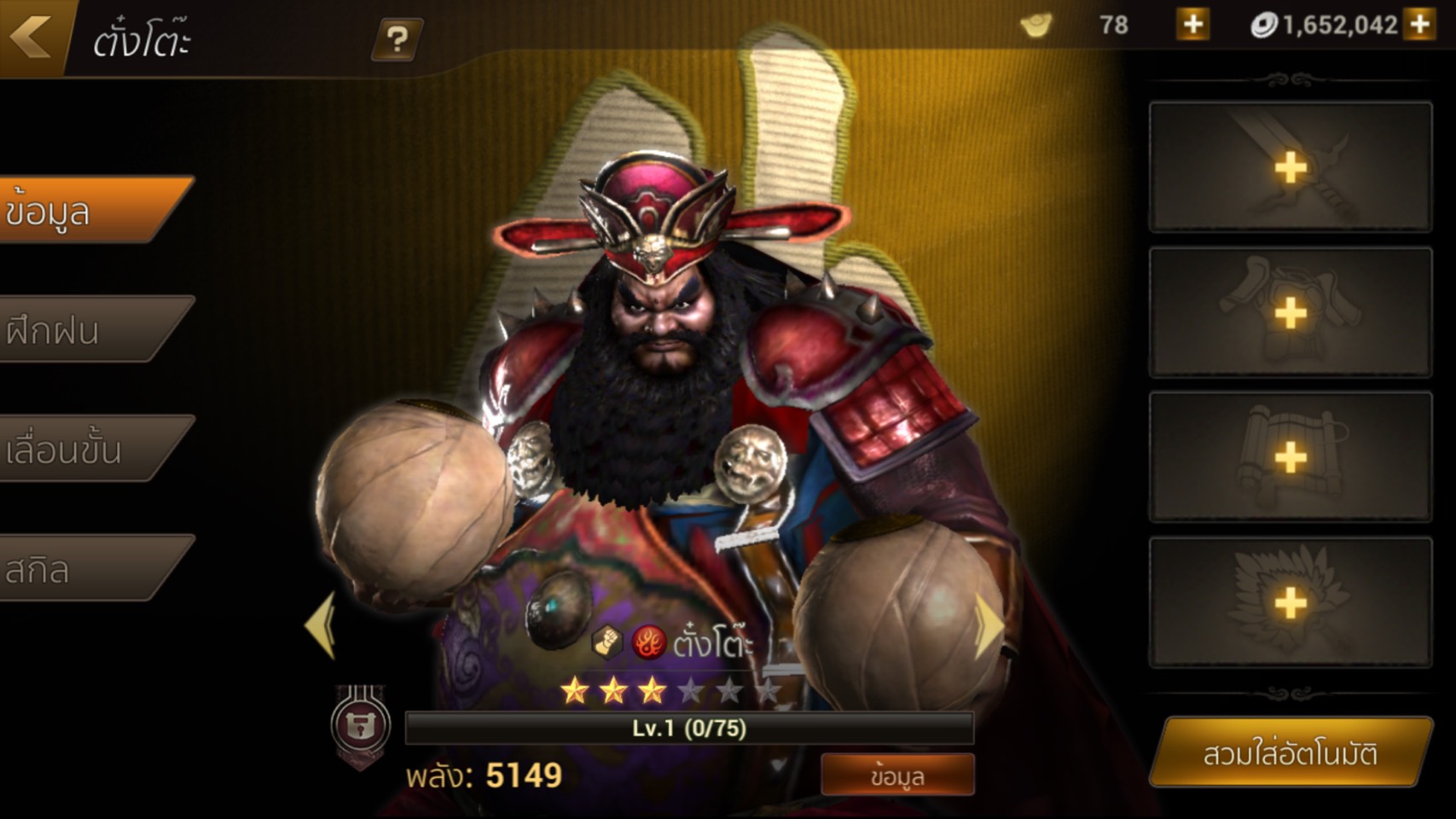Tap the fist class icon
Viewport: 1456px width, 819px height.
[x=606, y=642]
